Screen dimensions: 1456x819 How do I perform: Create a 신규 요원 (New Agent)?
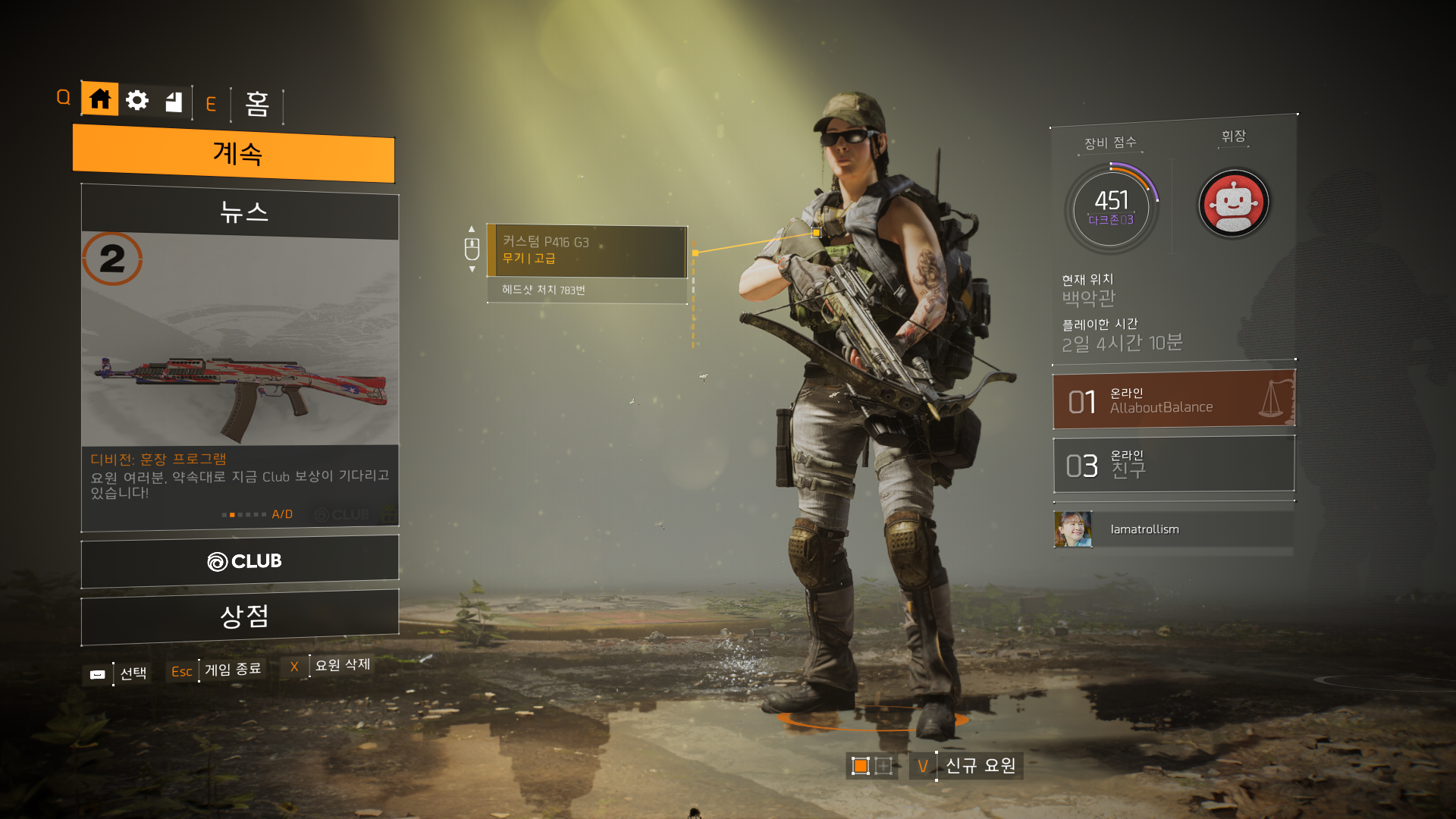(980, 766)
